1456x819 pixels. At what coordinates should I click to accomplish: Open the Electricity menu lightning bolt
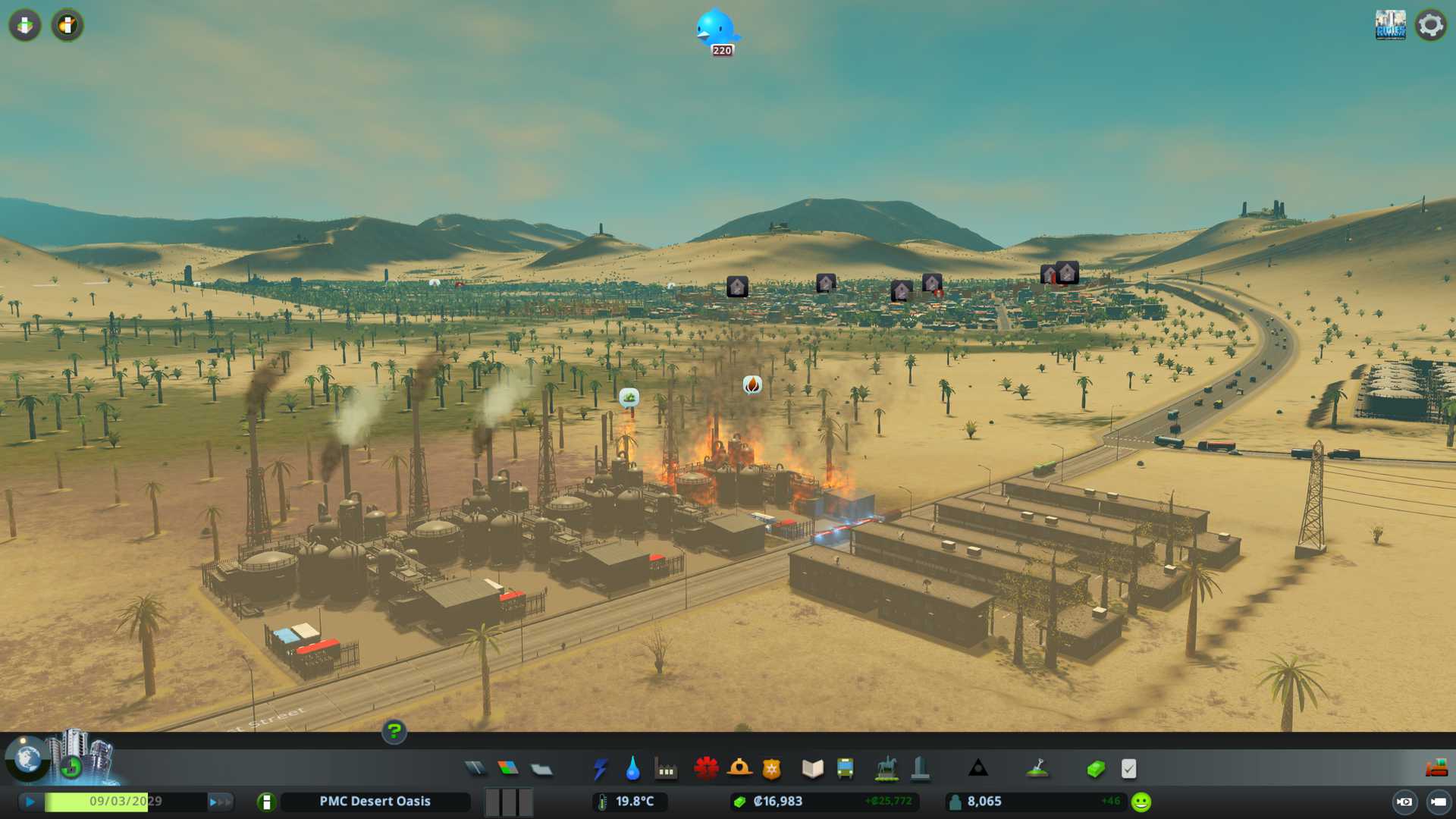601,769
